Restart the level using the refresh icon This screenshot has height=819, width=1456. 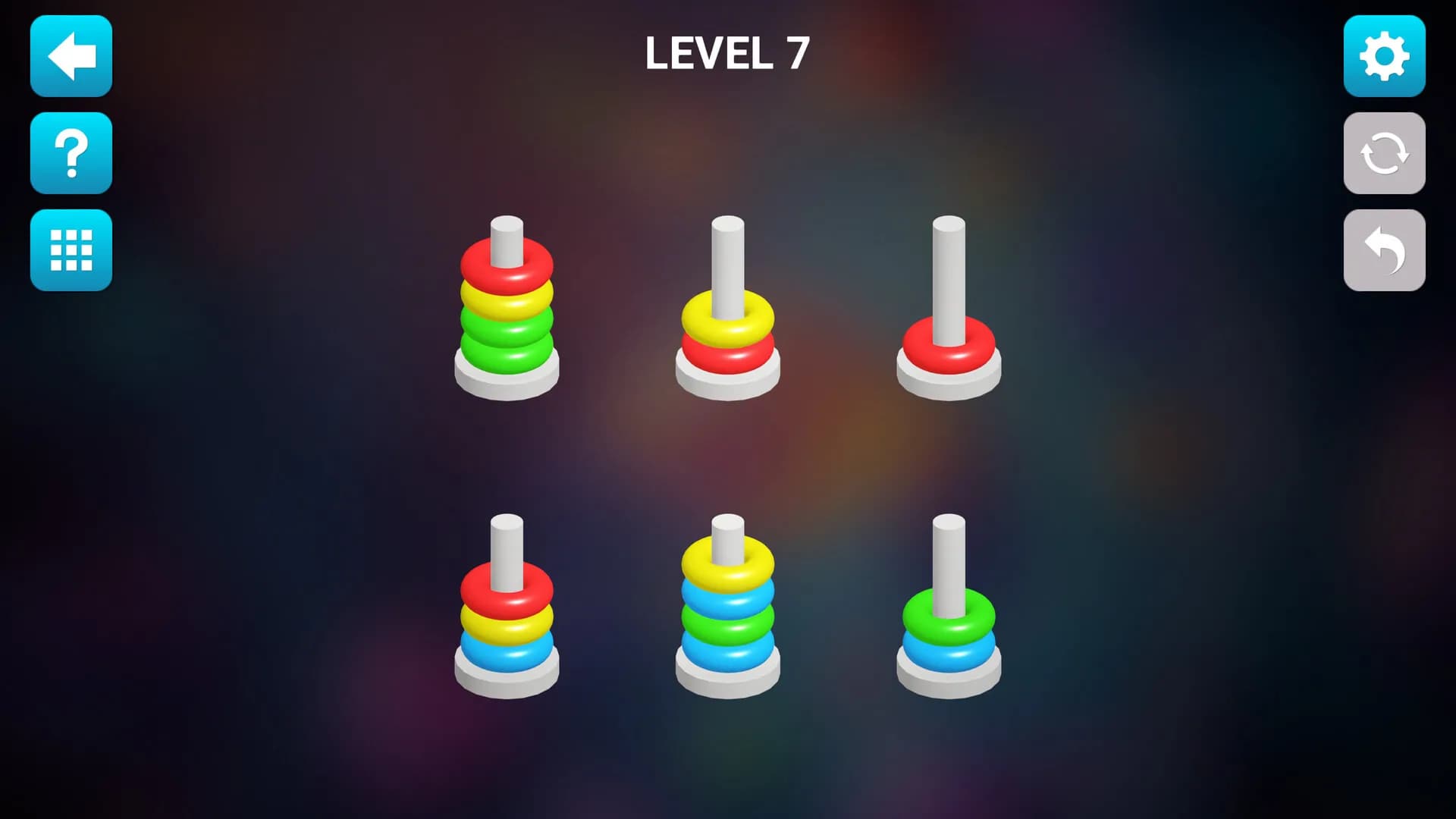1384,153
